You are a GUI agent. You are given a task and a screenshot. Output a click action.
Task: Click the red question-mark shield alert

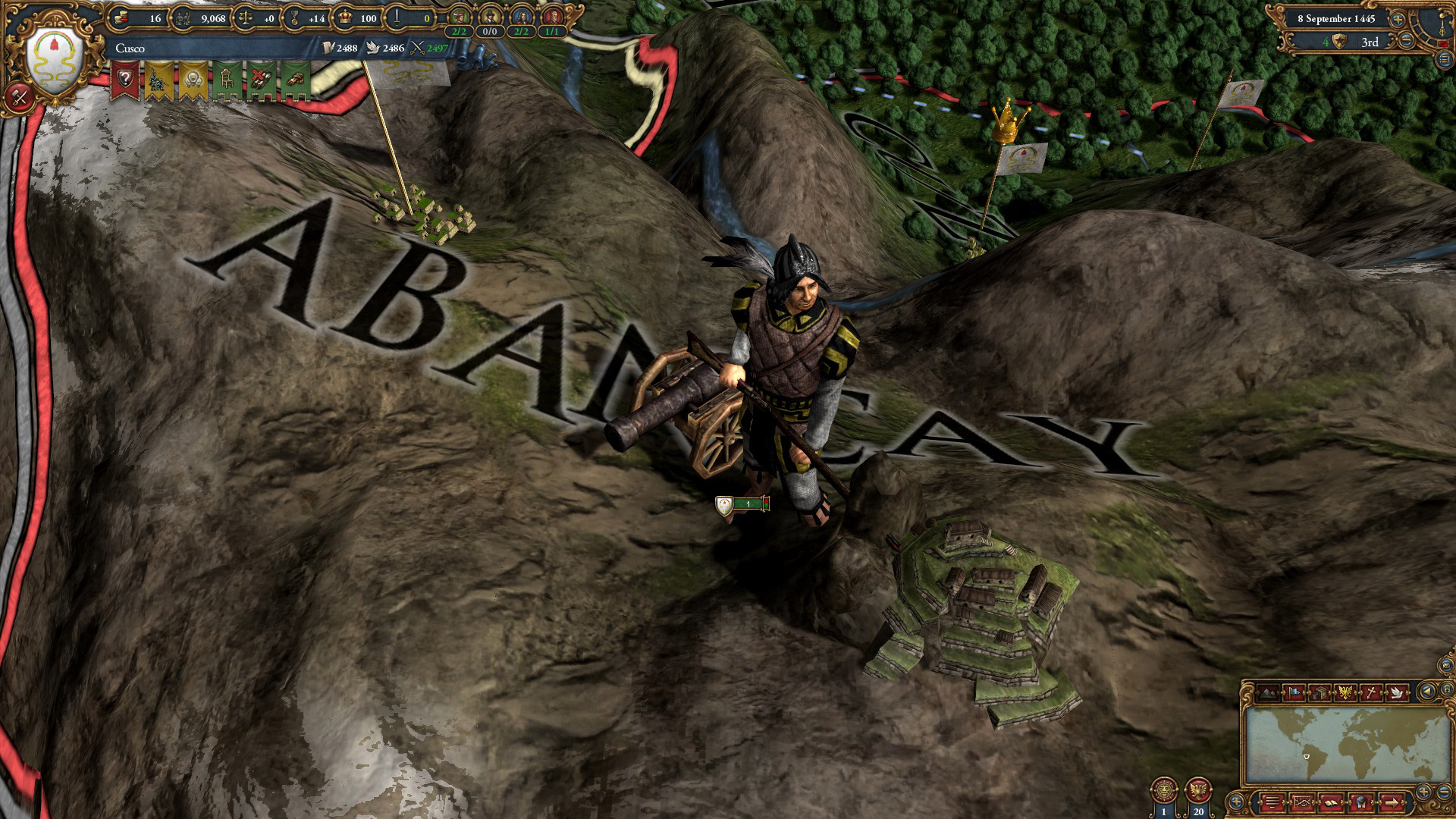[x=124, y=80]
